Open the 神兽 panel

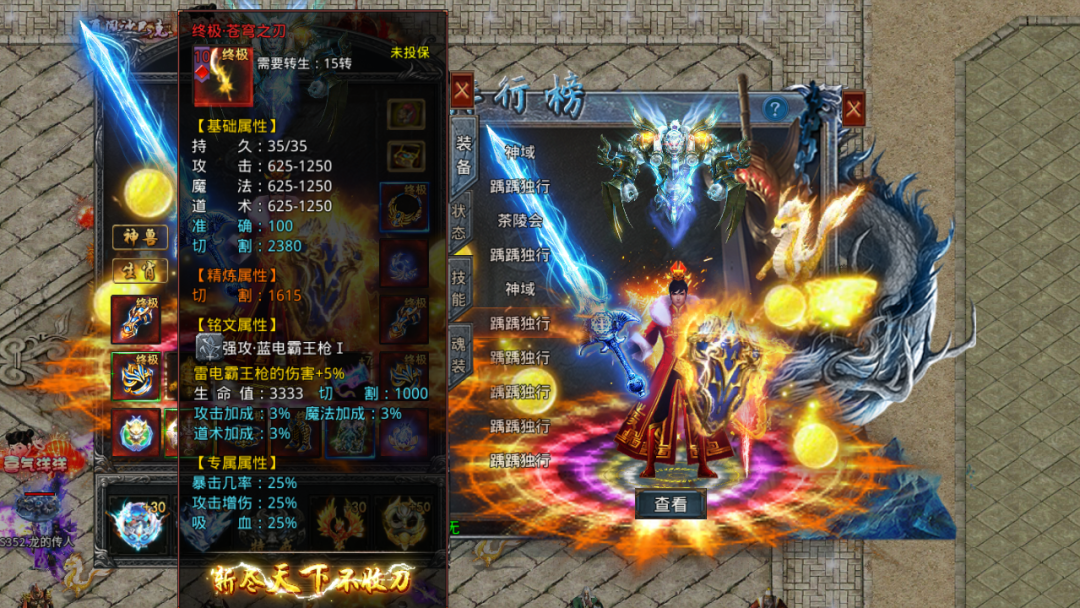139,238
